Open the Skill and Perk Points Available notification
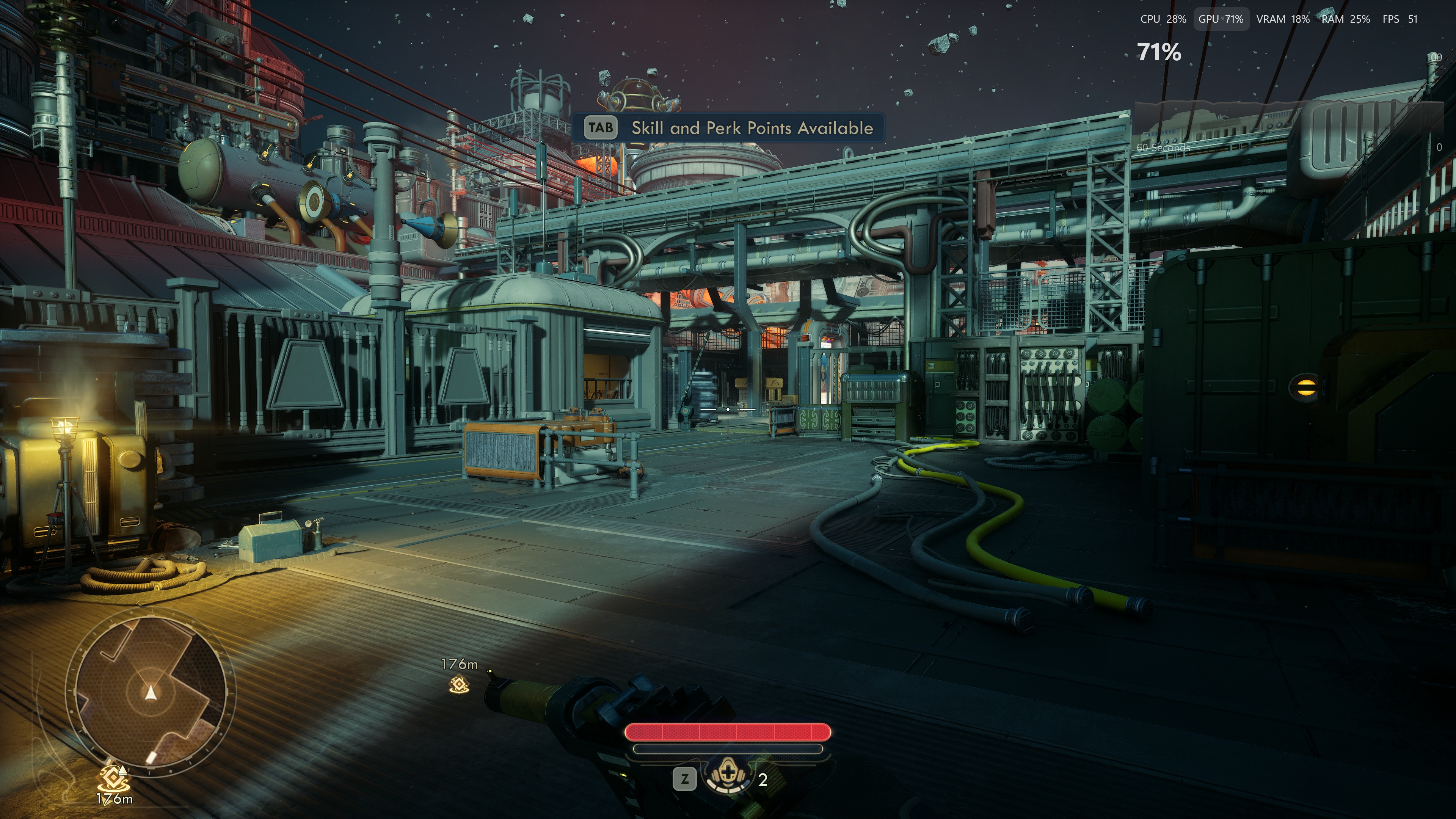Image resolution: width=1456 pixels, height=819 pixels. (728, 128)
